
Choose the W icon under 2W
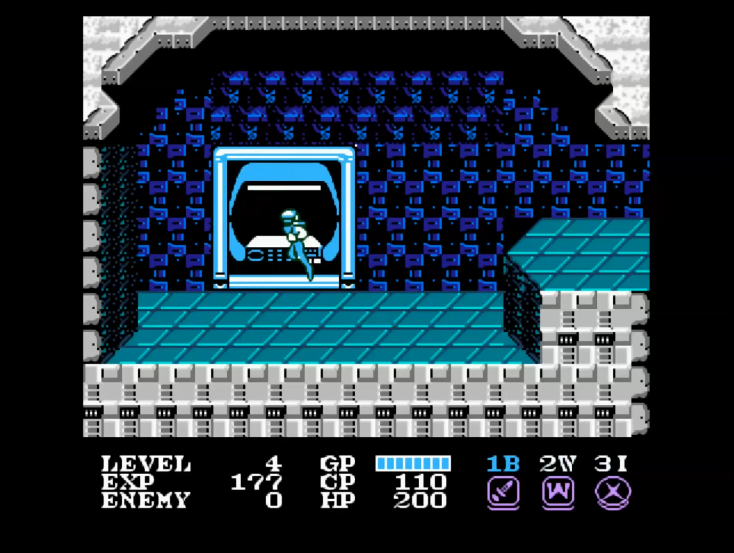pos(556,492)
